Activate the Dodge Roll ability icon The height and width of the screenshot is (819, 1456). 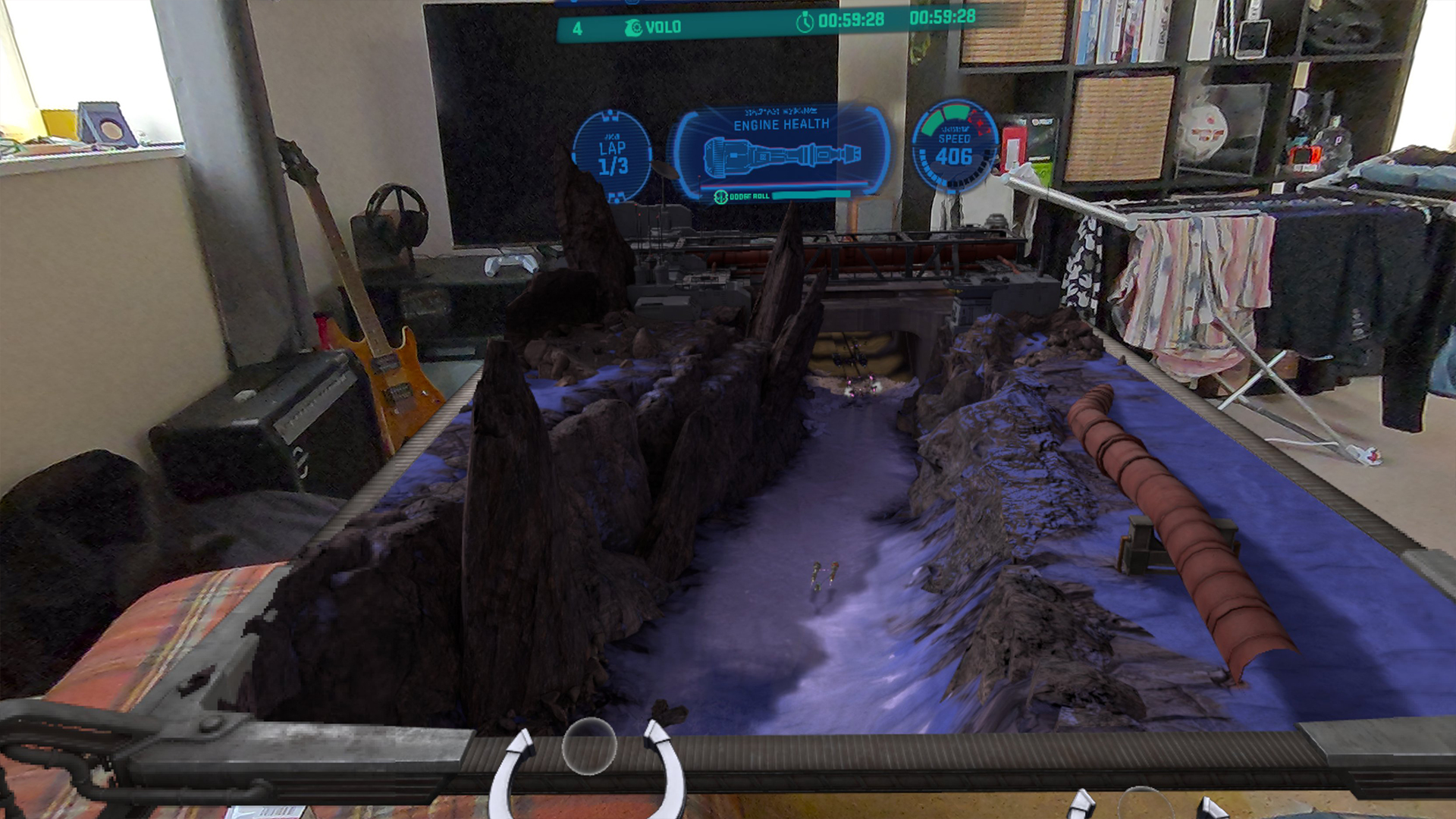720,197
